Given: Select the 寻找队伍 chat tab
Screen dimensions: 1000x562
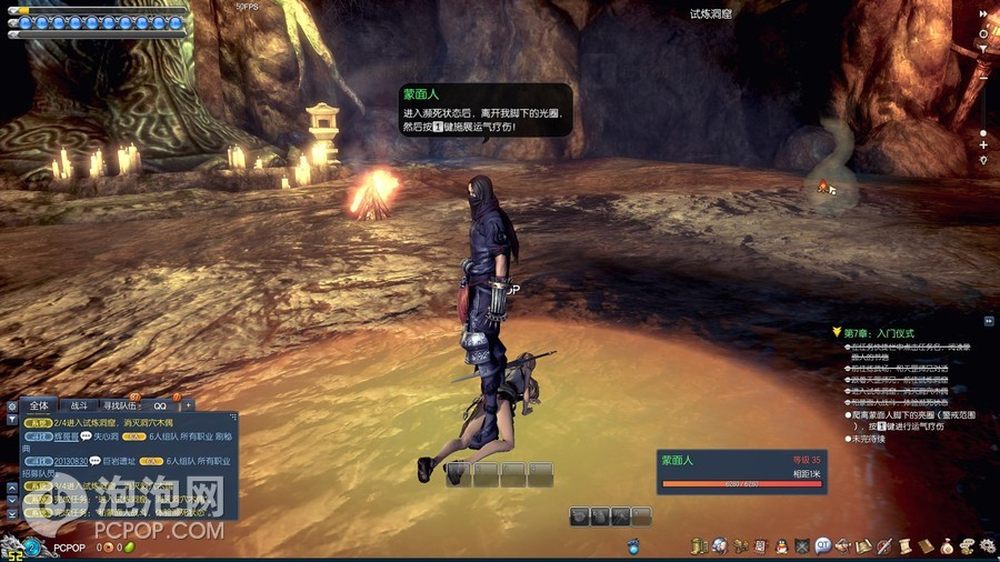Looking at the screenshot, I should pyautogui.click(x=119, y=406).
